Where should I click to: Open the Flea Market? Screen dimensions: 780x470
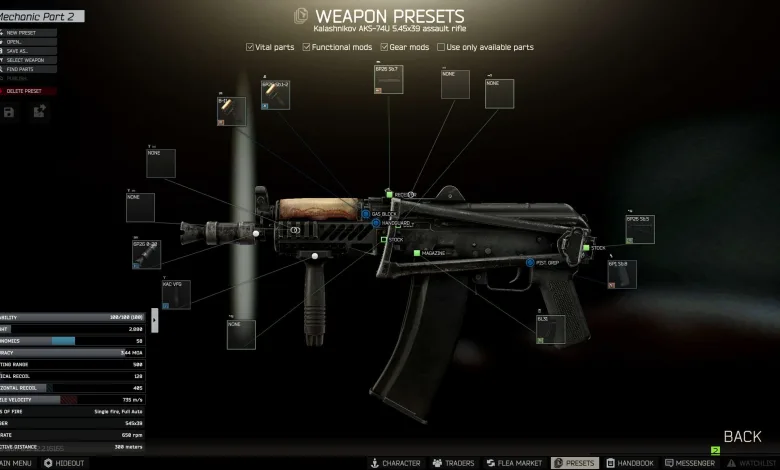point(513,463)
